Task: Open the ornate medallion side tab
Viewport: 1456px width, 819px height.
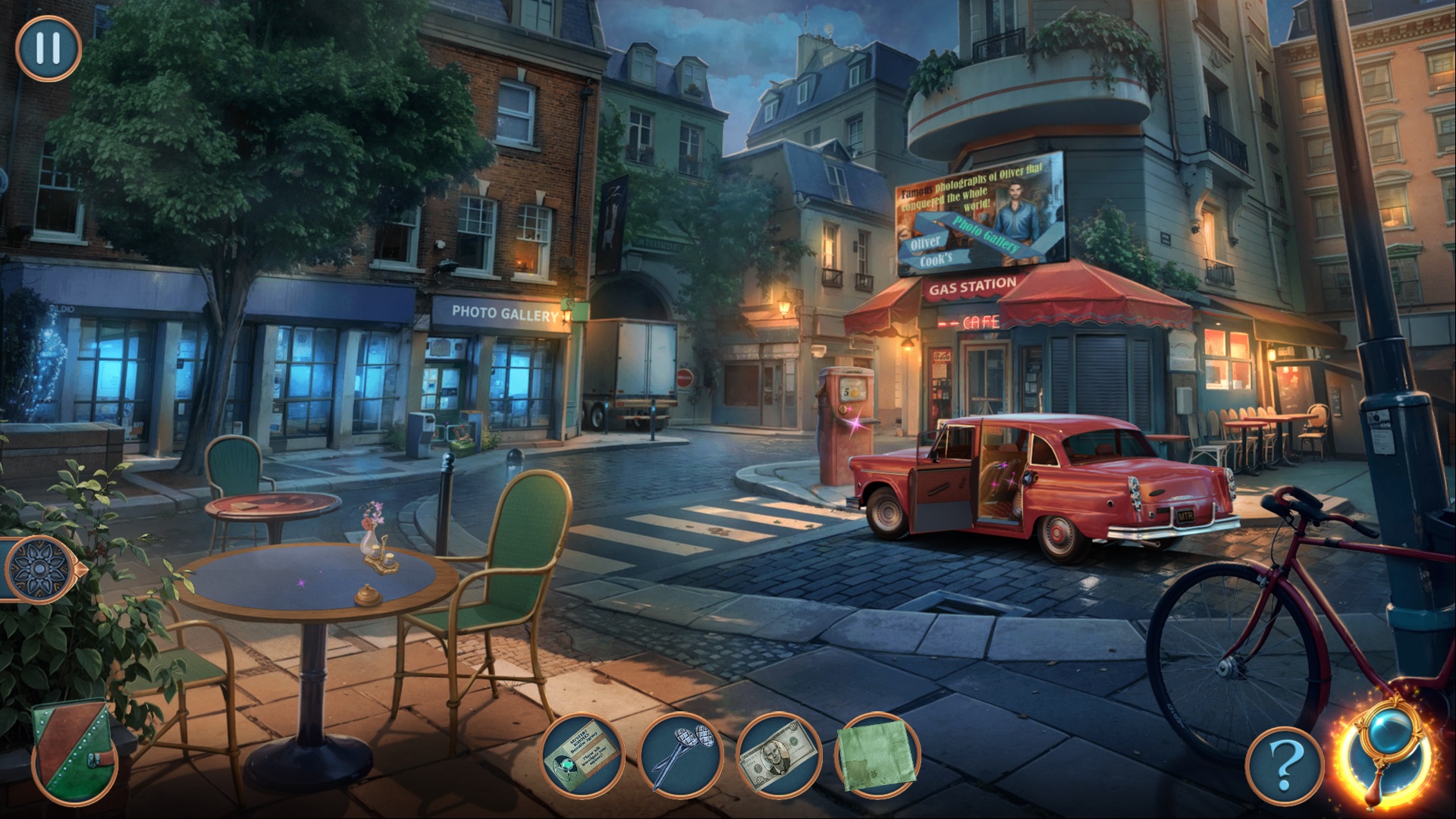Action: point(38,568)
